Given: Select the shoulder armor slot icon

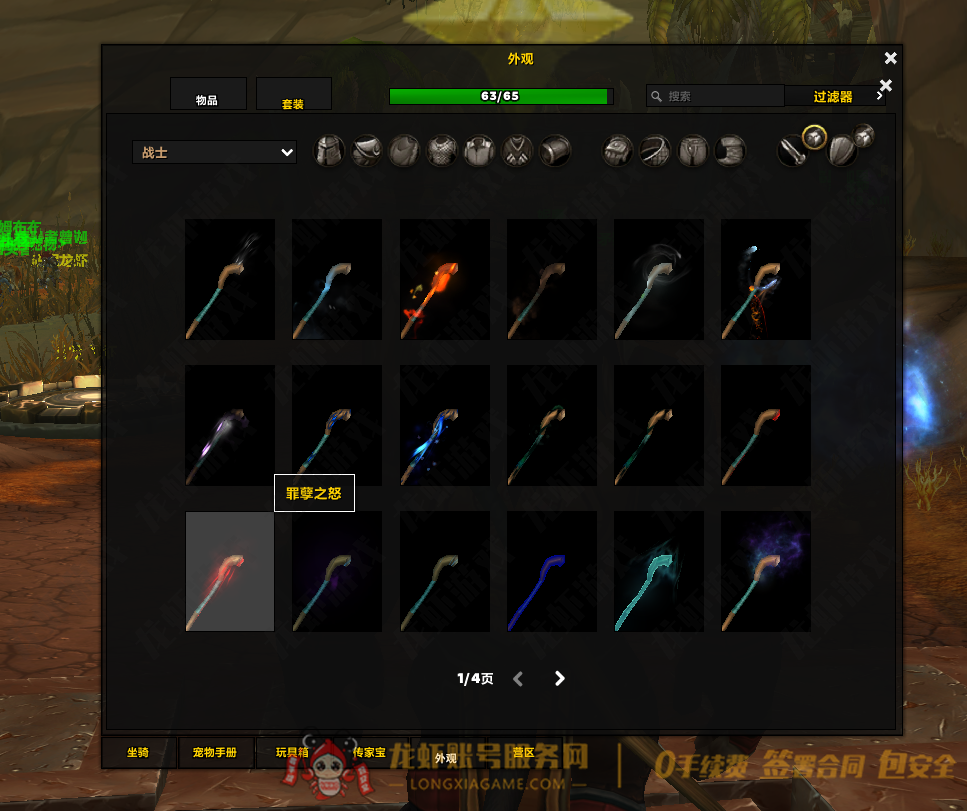Looking at the screenshot, I should pos(366,151).
